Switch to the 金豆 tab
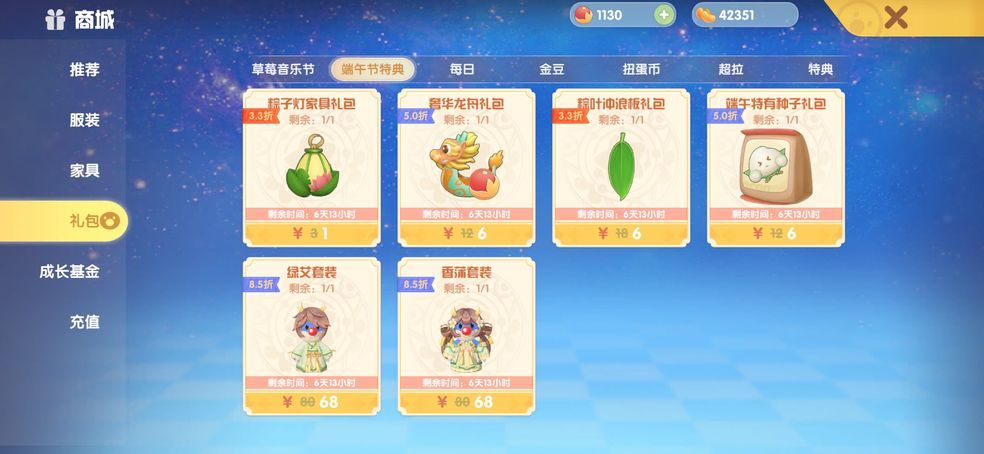Image resolution: width=984 pixels, height=454 pixels. click(551, 69)
